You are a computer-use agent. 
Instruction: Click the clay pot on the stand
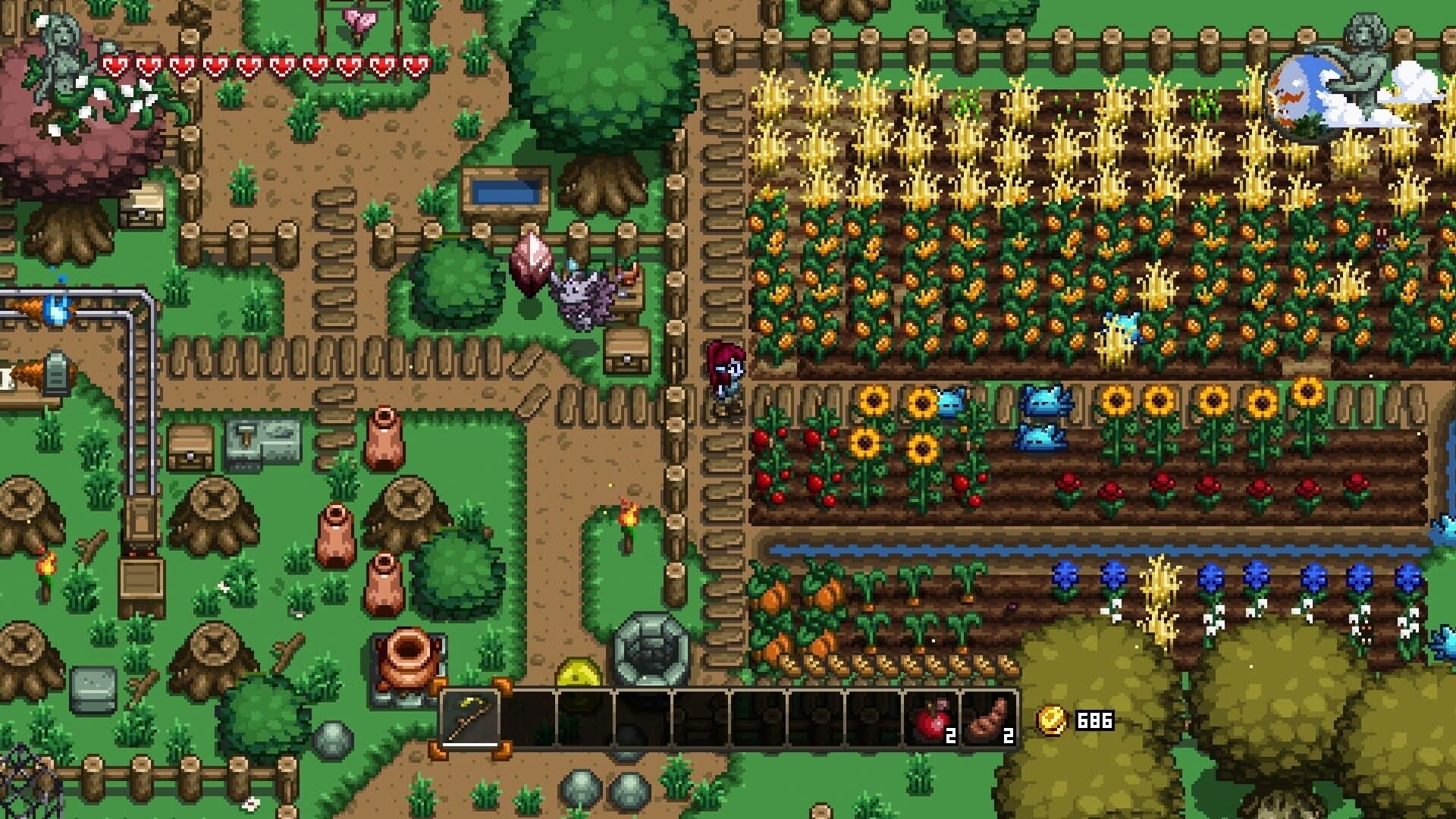click(409, 660)
